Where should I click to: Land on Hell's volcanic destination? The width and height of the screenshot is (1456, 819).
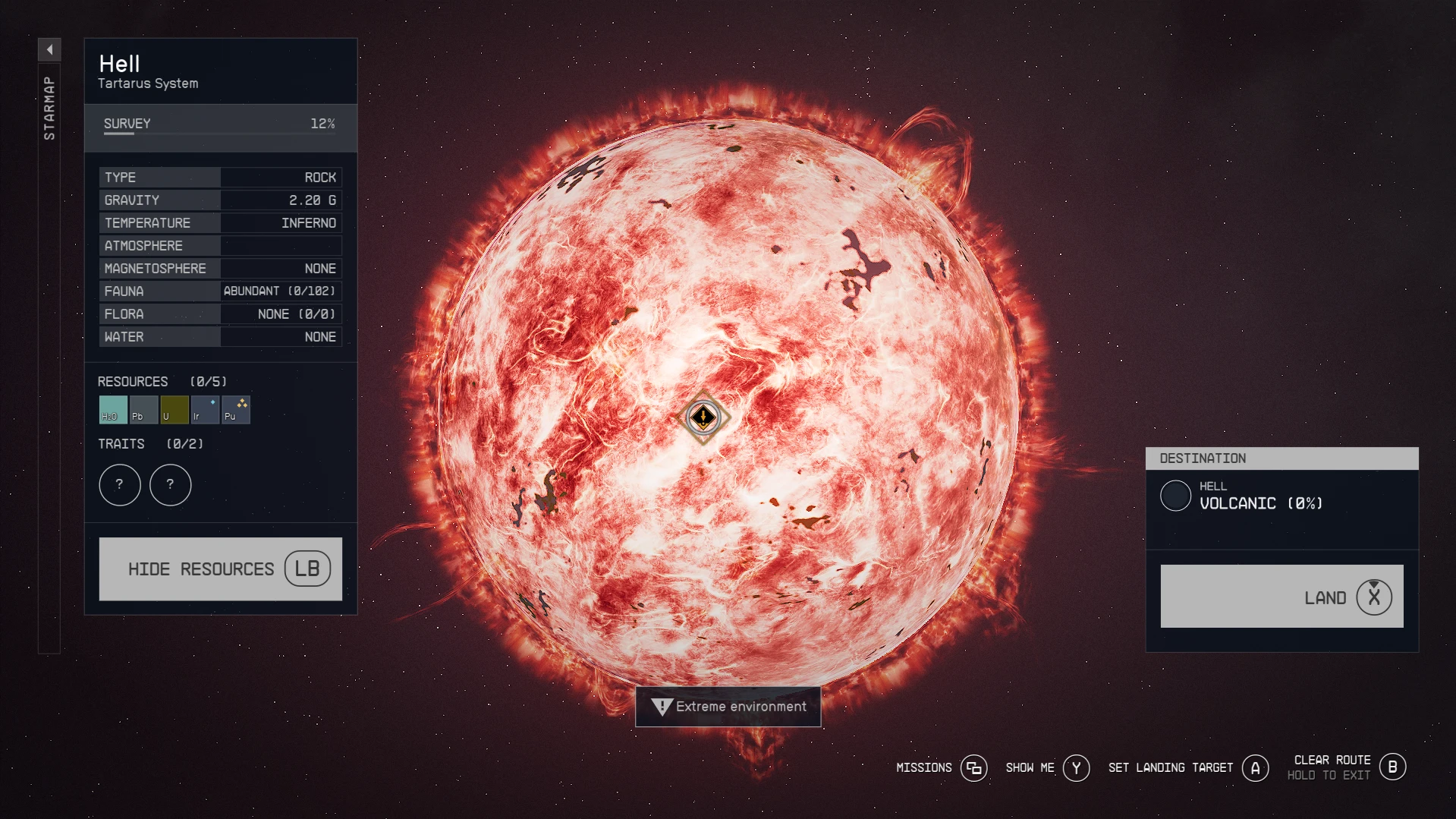tap(1281, 597)
